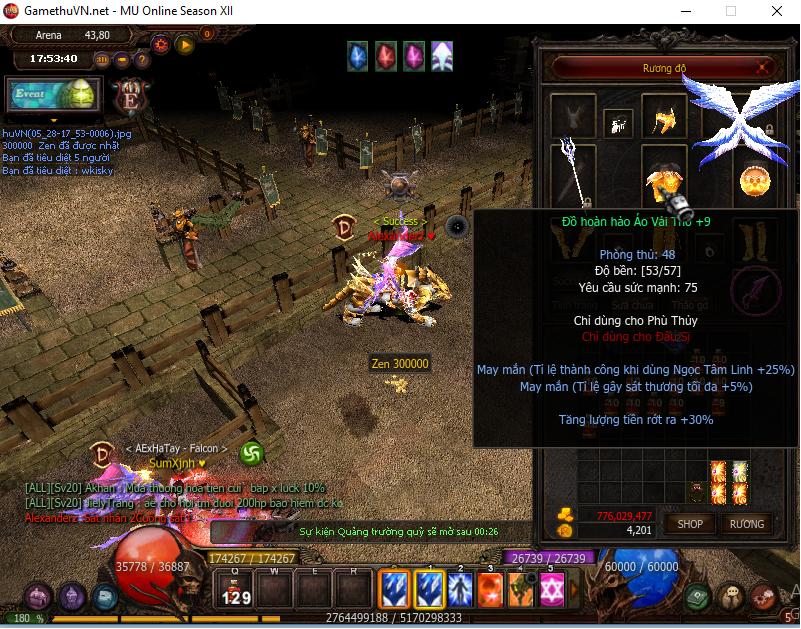Select the orange round pet slot
This screenshot has height=629, width=801.
[x=755, y=180]
